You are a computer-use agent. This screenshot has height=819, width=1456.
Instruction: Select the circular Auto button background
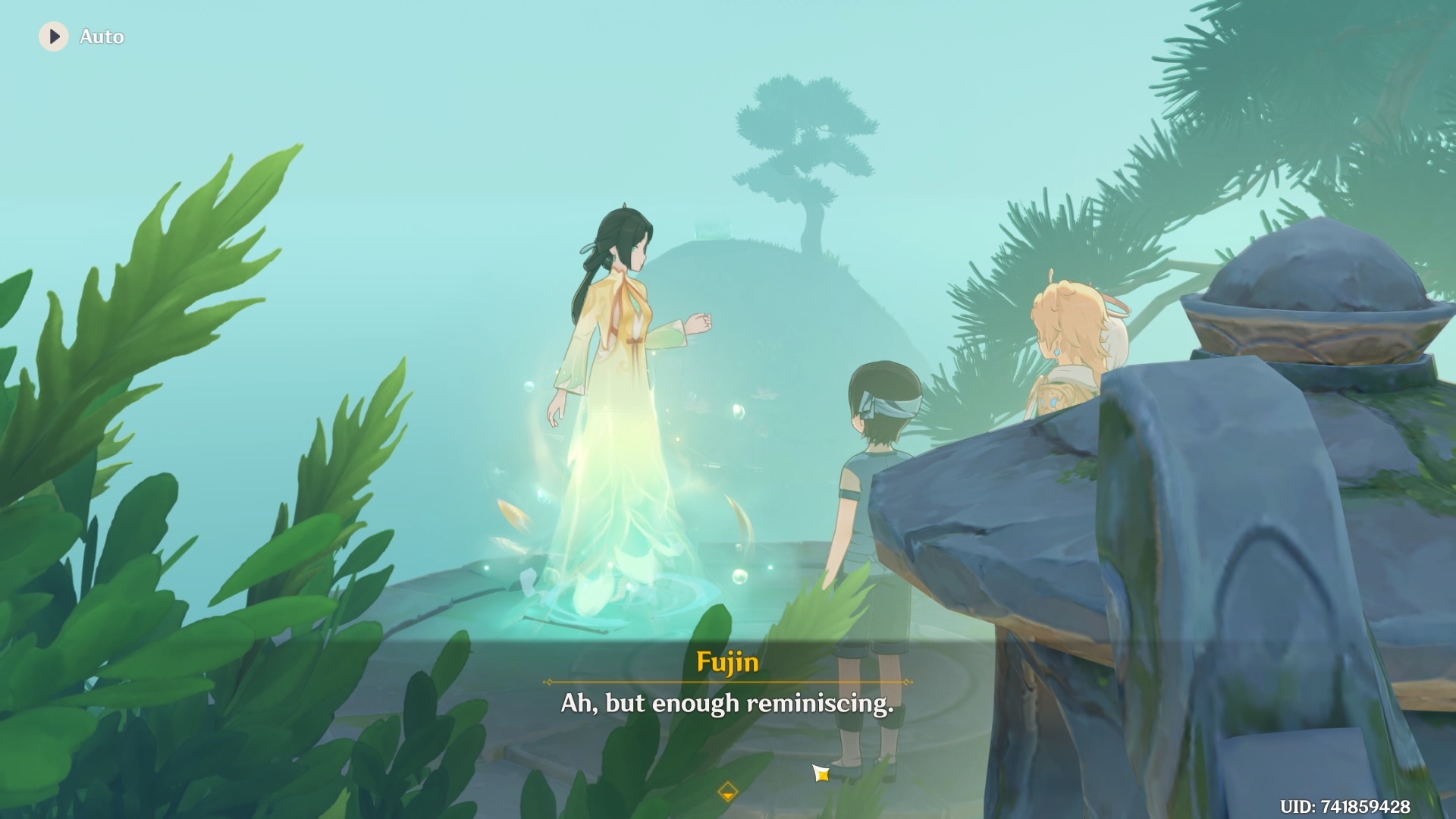[x=53, y=36]
